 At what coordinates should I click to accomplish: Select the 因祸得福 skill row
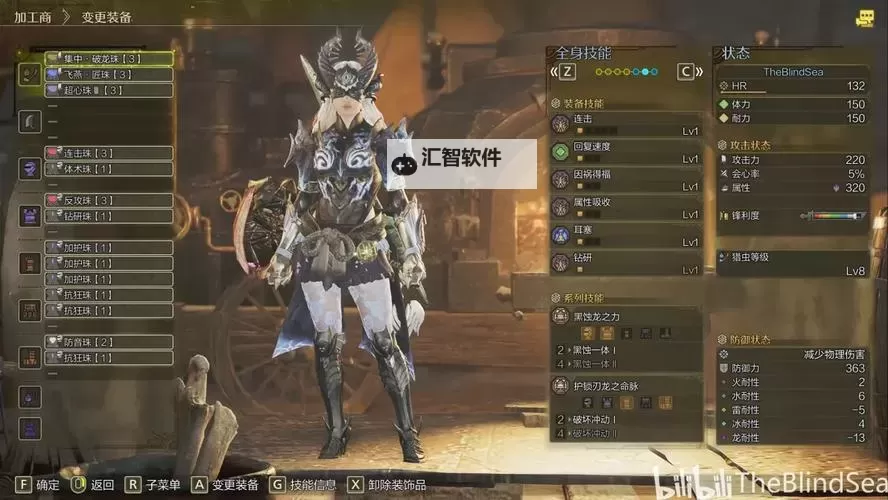[x=626, y=180]
